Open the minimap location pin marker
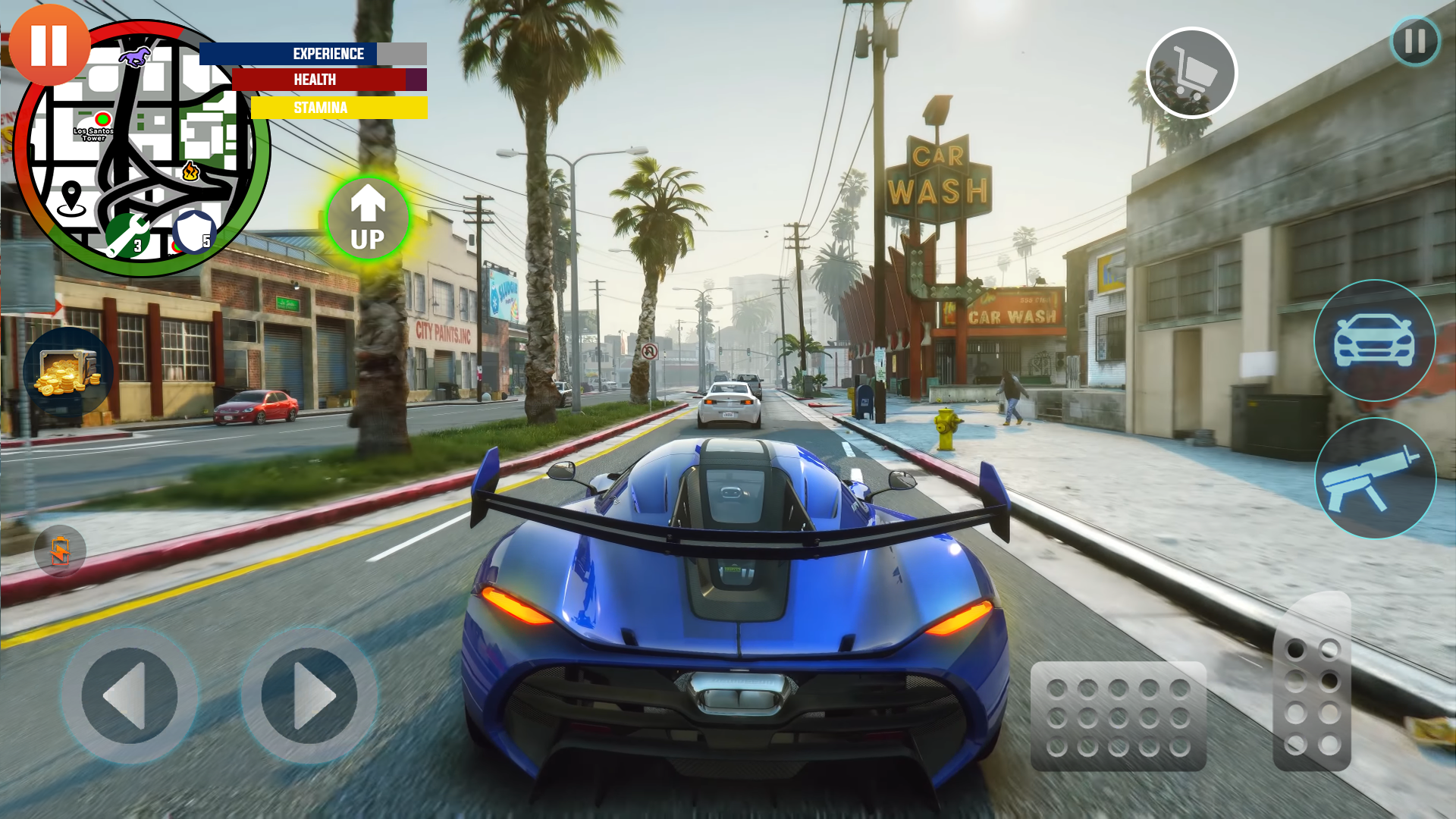Viewport: 1456px width, 819px height. pos(73,196)
